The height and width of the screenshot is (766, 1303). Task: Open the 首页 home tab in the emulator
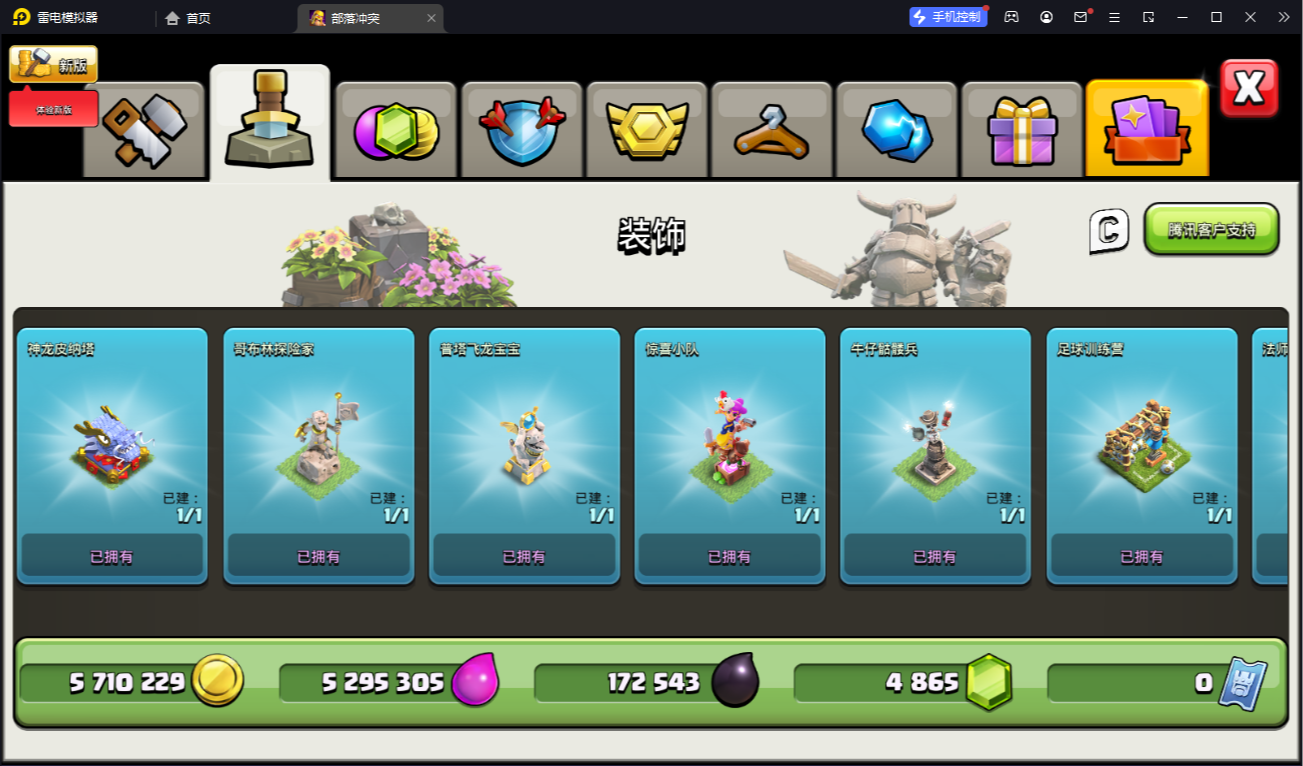point(188,18)
